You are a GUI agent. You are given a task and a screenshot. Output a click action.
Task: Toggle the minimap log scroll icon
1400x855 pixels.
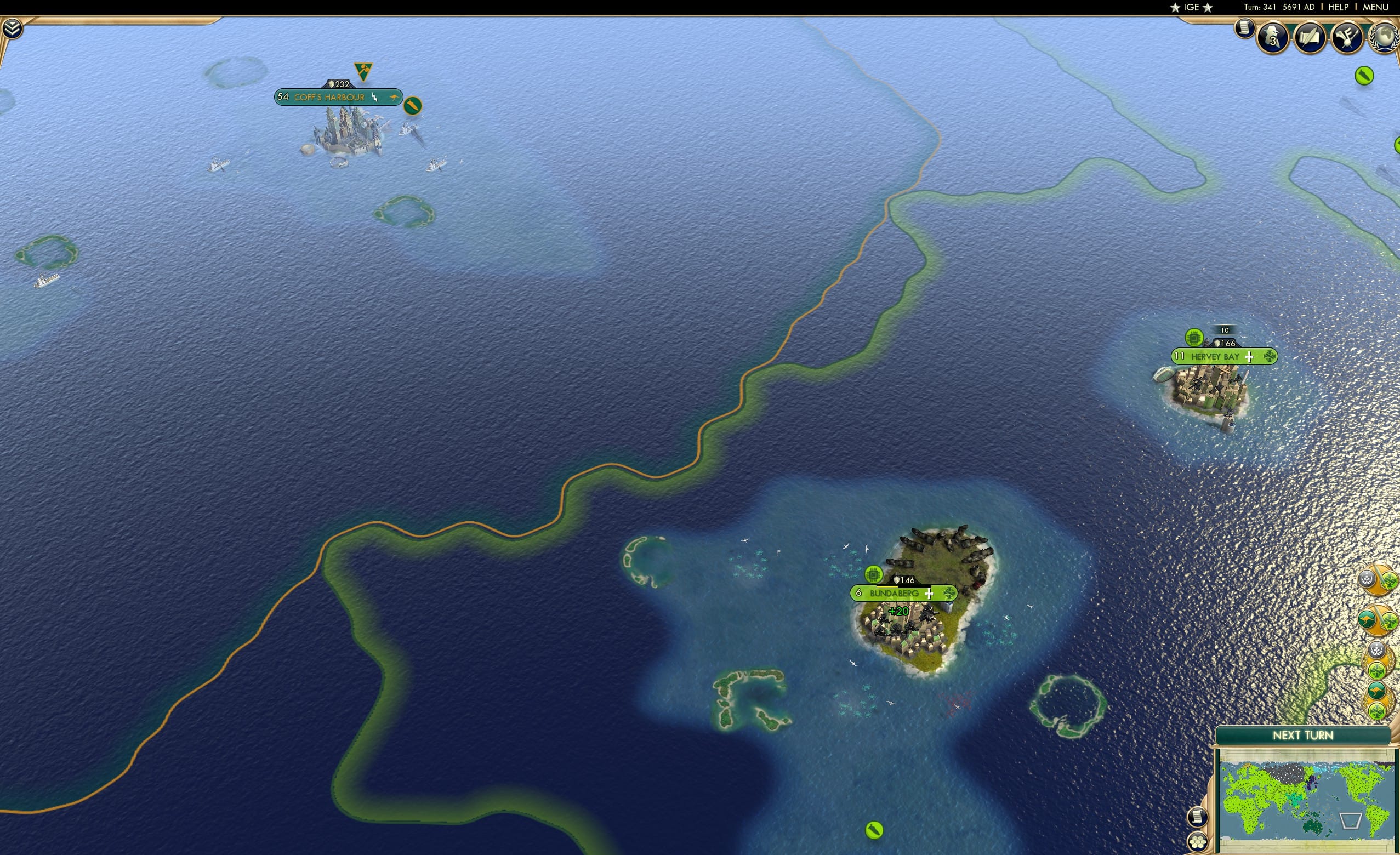pyautogui.click(x=1198, y=818)
